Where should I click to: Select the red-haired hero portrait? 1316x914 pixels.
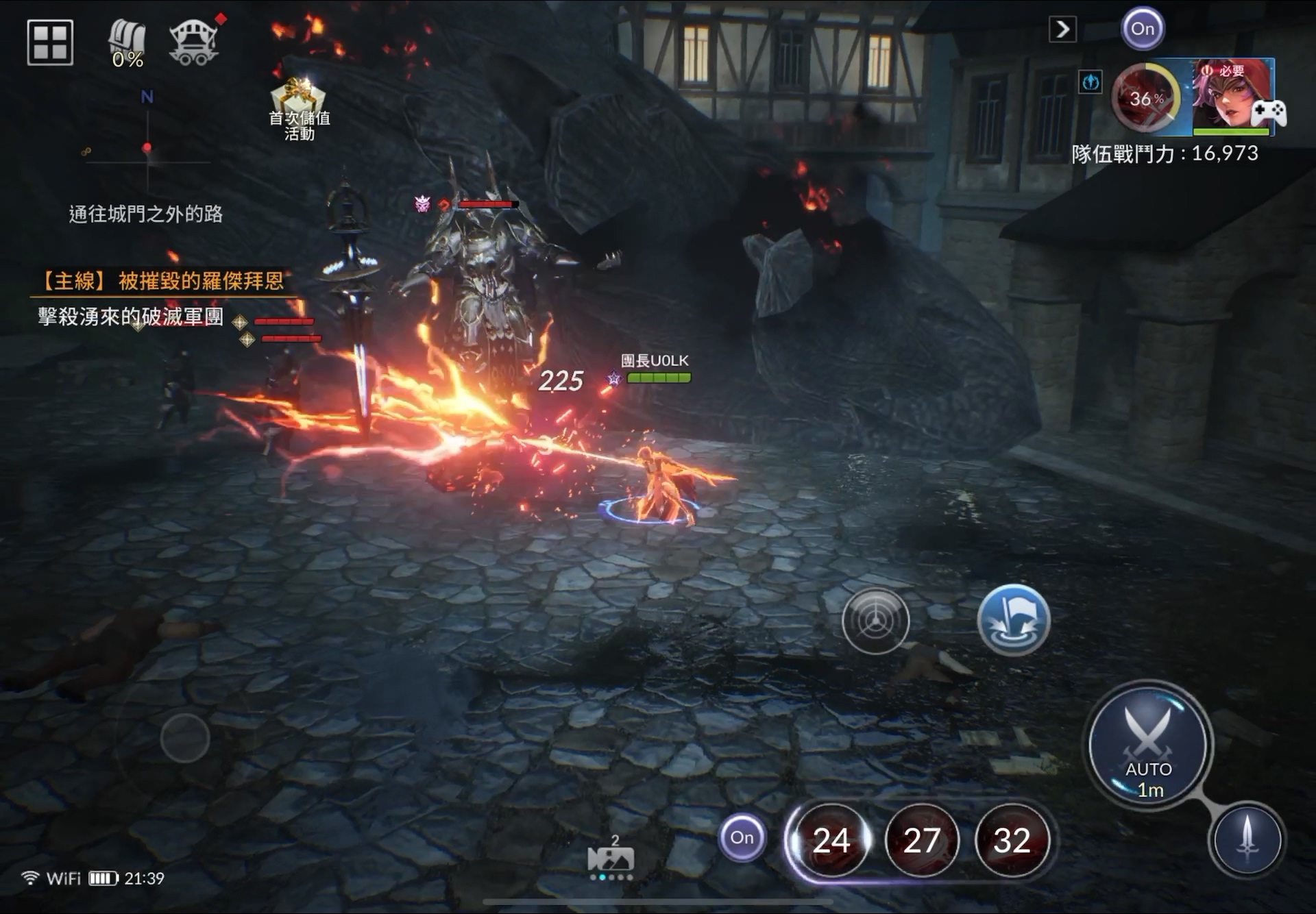pos(1232,96)
